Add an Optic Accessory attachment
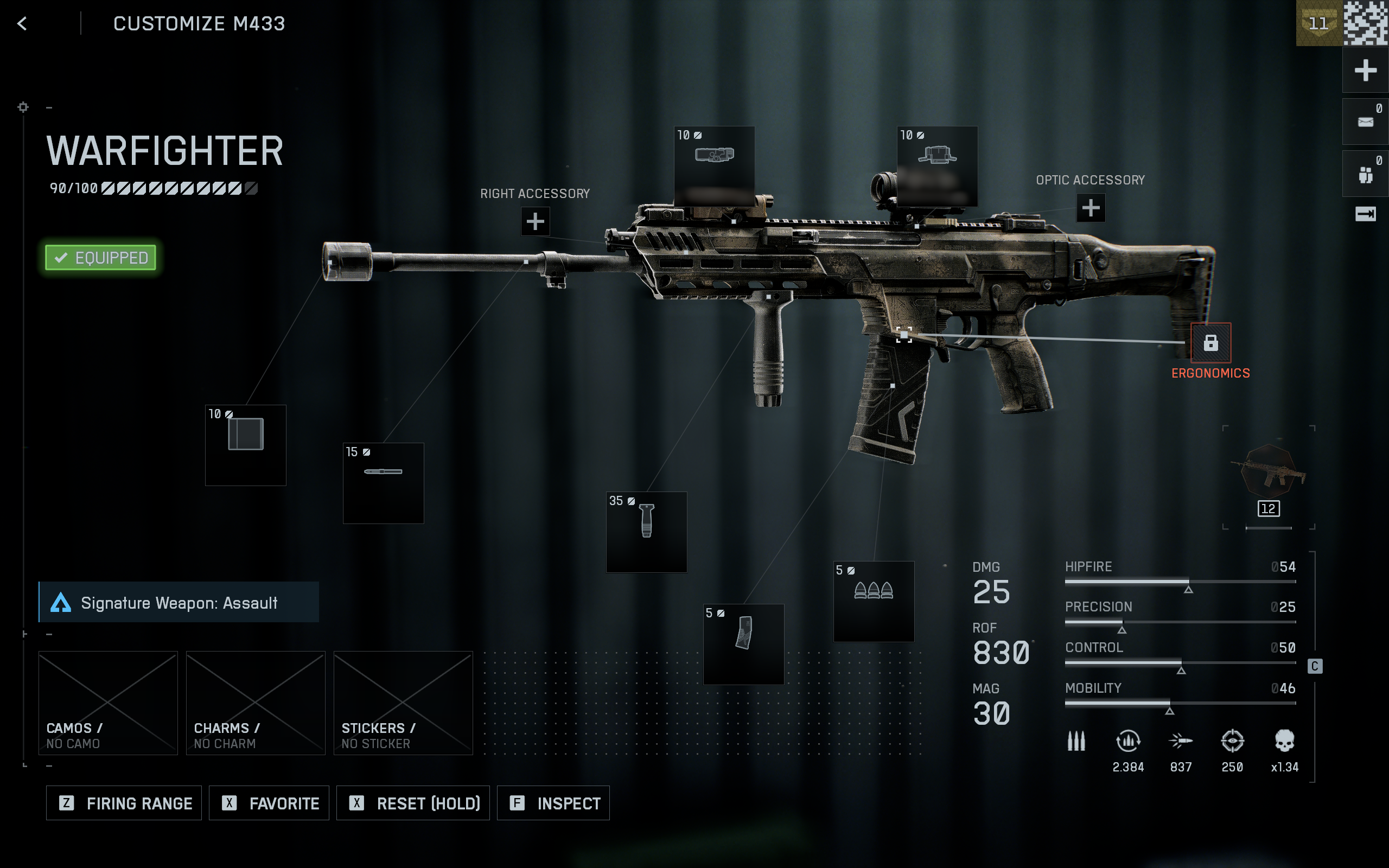 (x=1091, y=208)
